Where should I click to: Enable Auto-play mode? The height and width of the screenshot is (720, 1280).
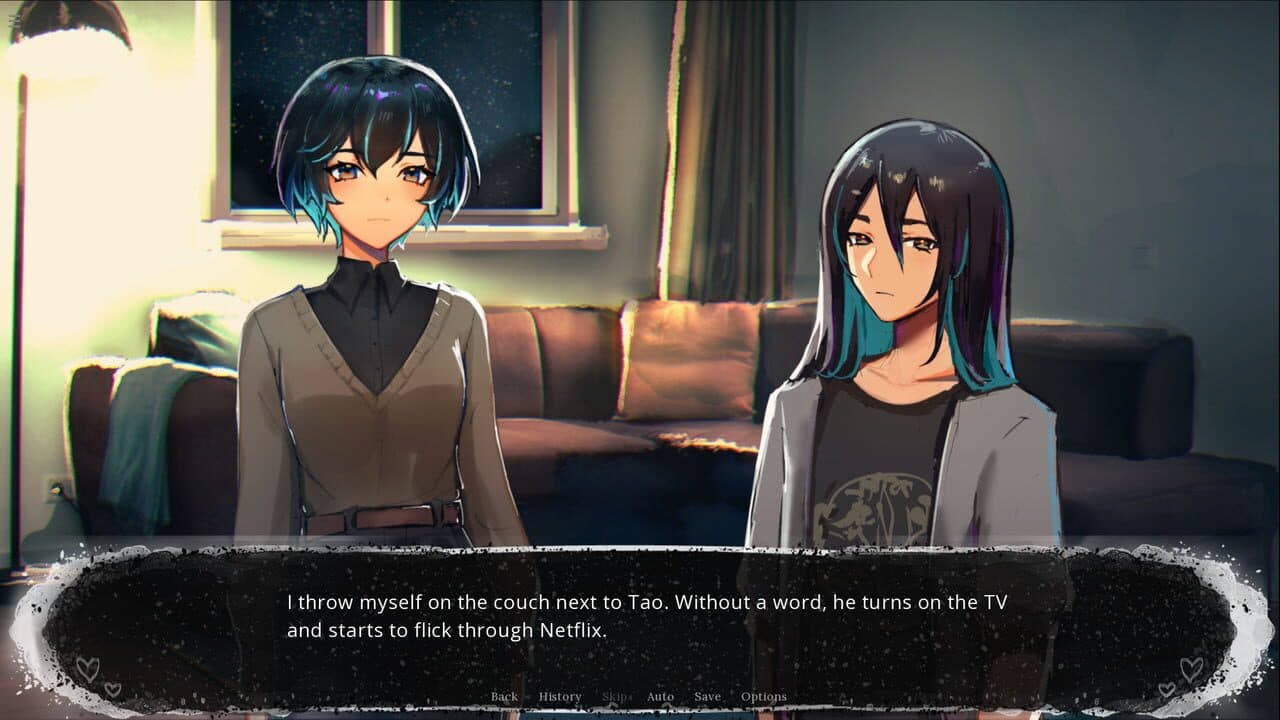tap(660, 695)
